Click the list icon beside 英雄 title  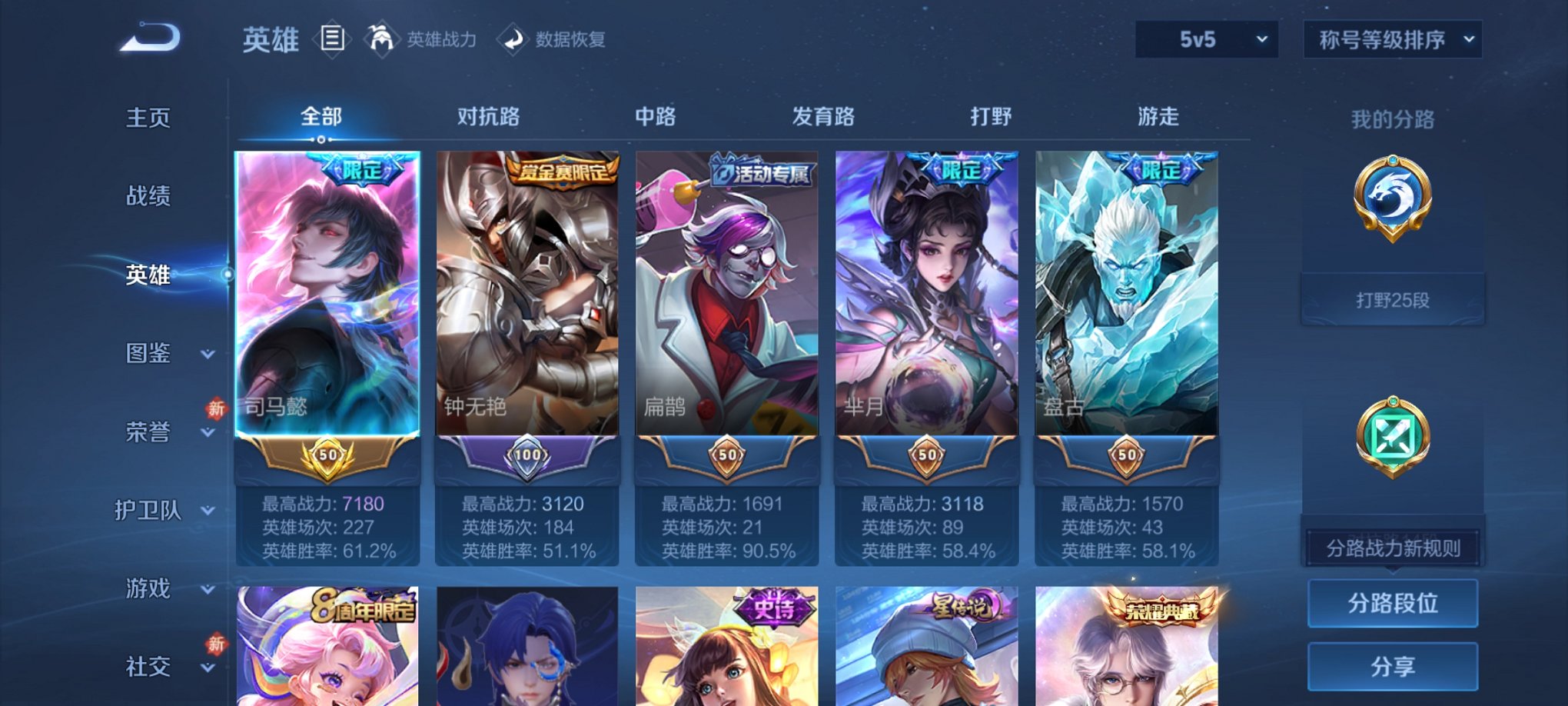[x=332, y=39]
